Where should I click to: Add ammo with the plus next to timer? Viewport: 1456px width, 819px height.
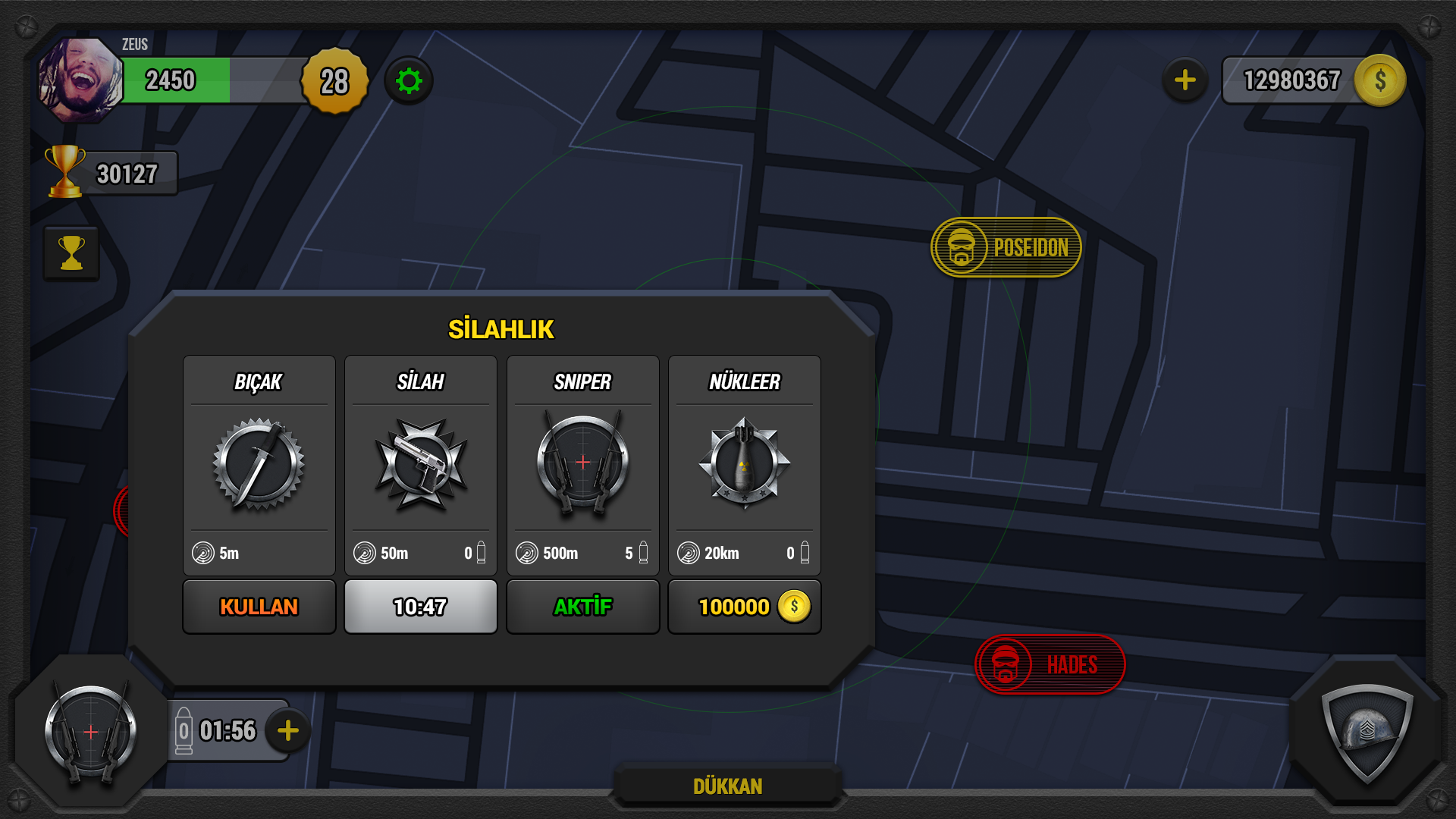pyautogui.click(x=288, y=731)
